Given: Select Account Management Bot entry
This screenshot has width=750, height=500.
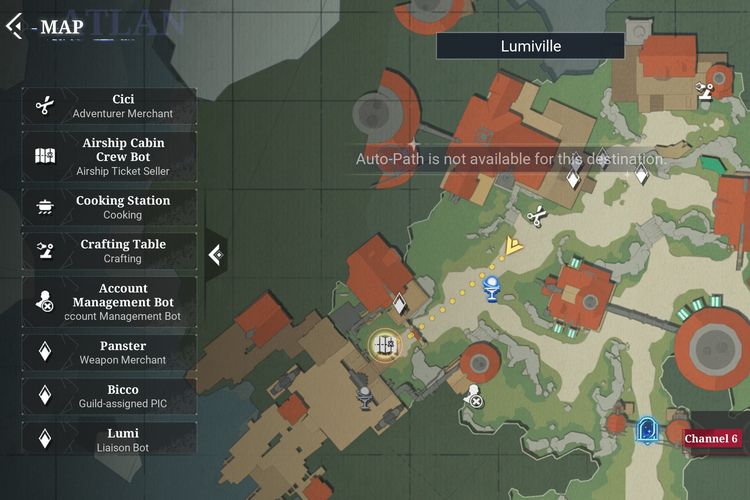Looking at the screenshot, I should pyautogui.click(x=109, y=302).
